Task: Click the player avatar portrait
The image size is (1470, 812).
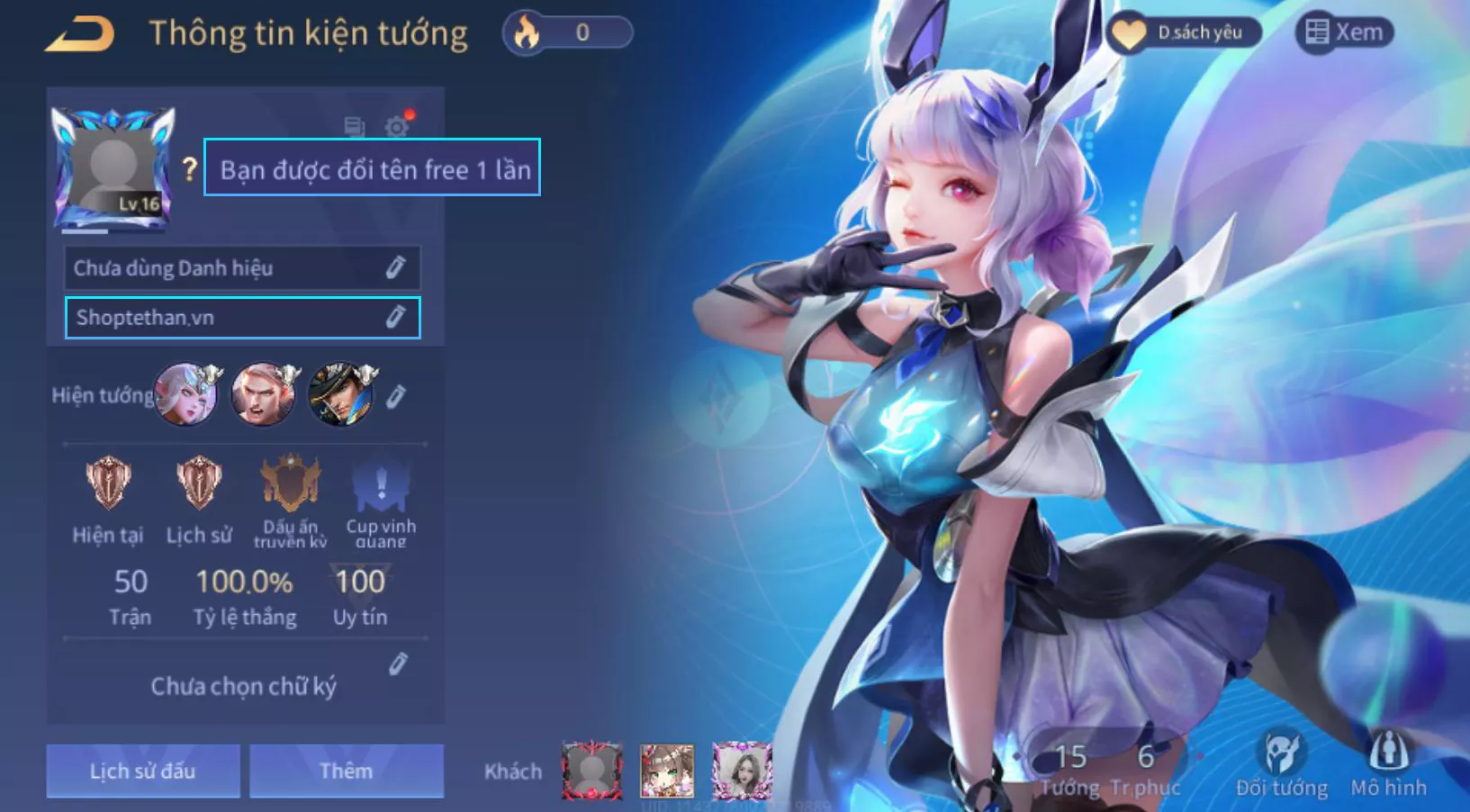Action: click(x=113, y=168)
